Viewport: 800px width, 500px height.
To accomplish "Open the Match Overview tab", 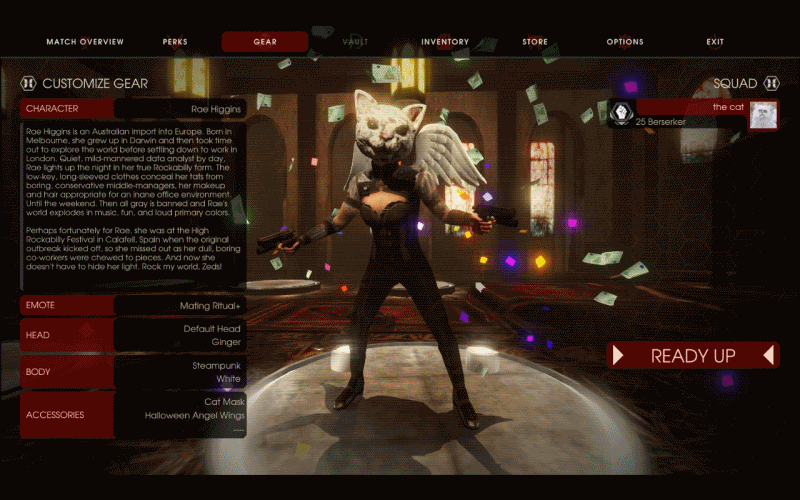I will click(x=85, y=42).
